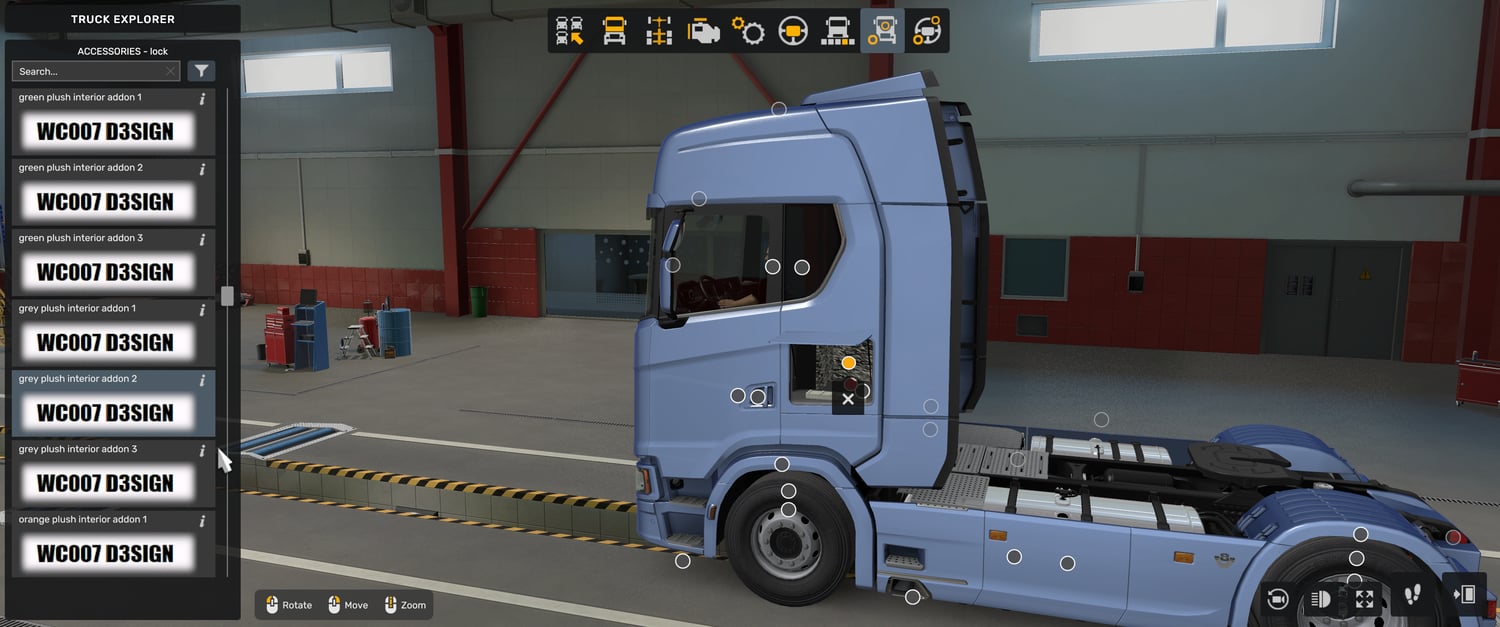
Task: Activate walk-around footprints mode
Action: (1412, 596)
